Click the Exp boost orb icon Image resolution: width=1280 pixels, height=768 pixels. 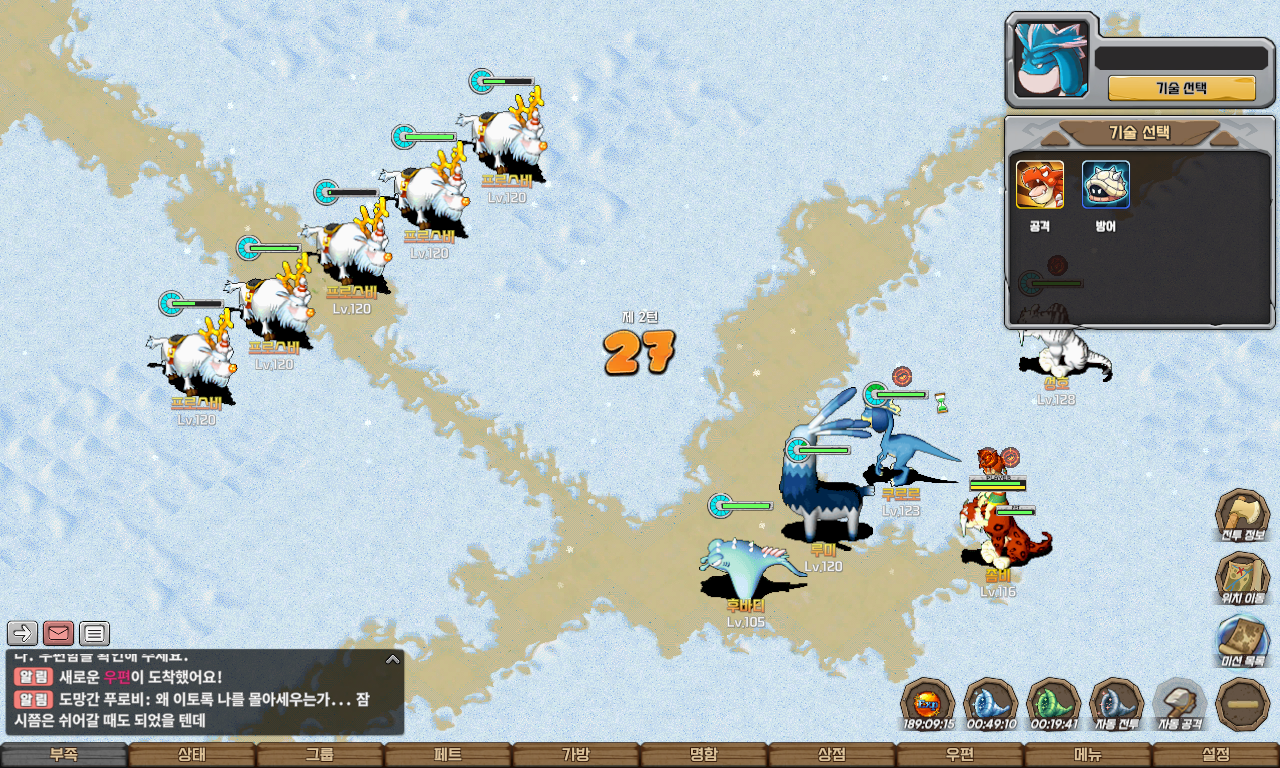point(927,703)
